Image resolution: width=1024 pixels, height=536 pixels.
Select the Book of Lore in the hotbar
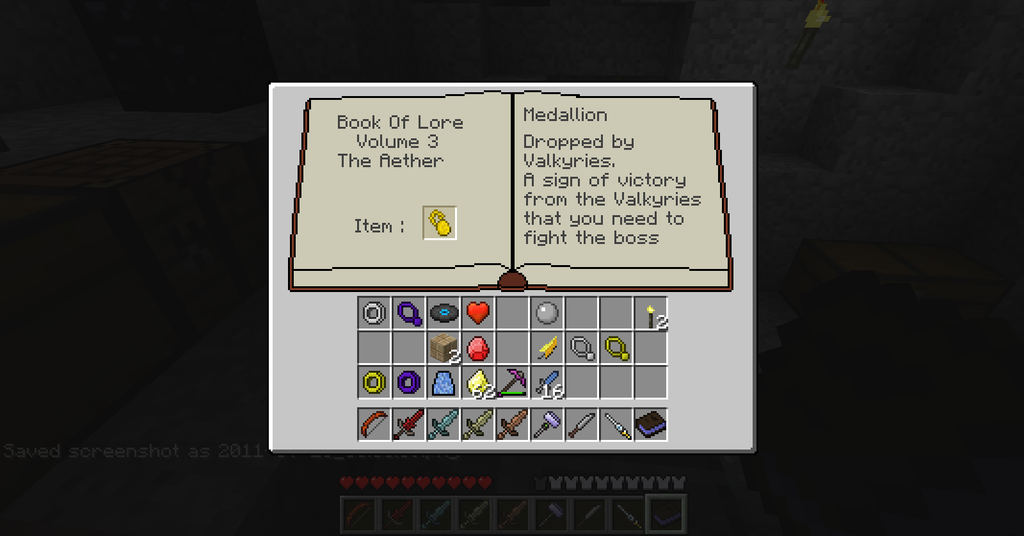pyautogui.click(x=651, y=424)
